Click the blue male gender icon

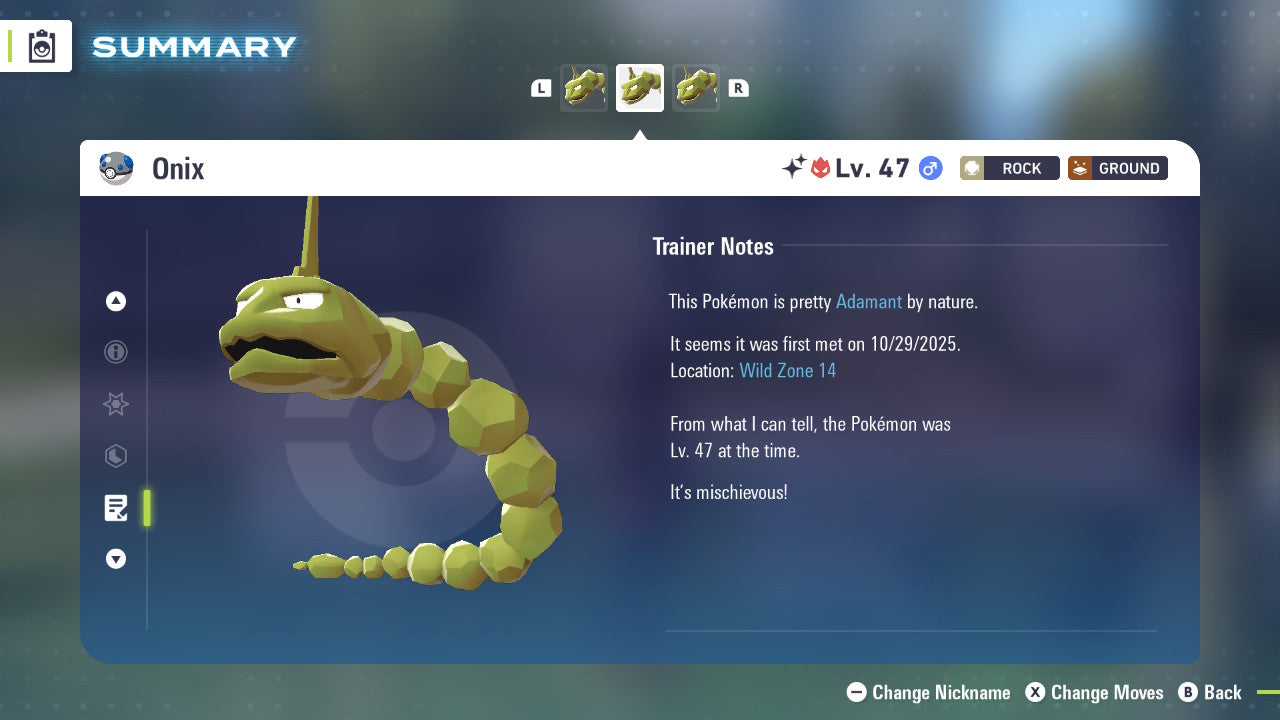tap(928, 168)
